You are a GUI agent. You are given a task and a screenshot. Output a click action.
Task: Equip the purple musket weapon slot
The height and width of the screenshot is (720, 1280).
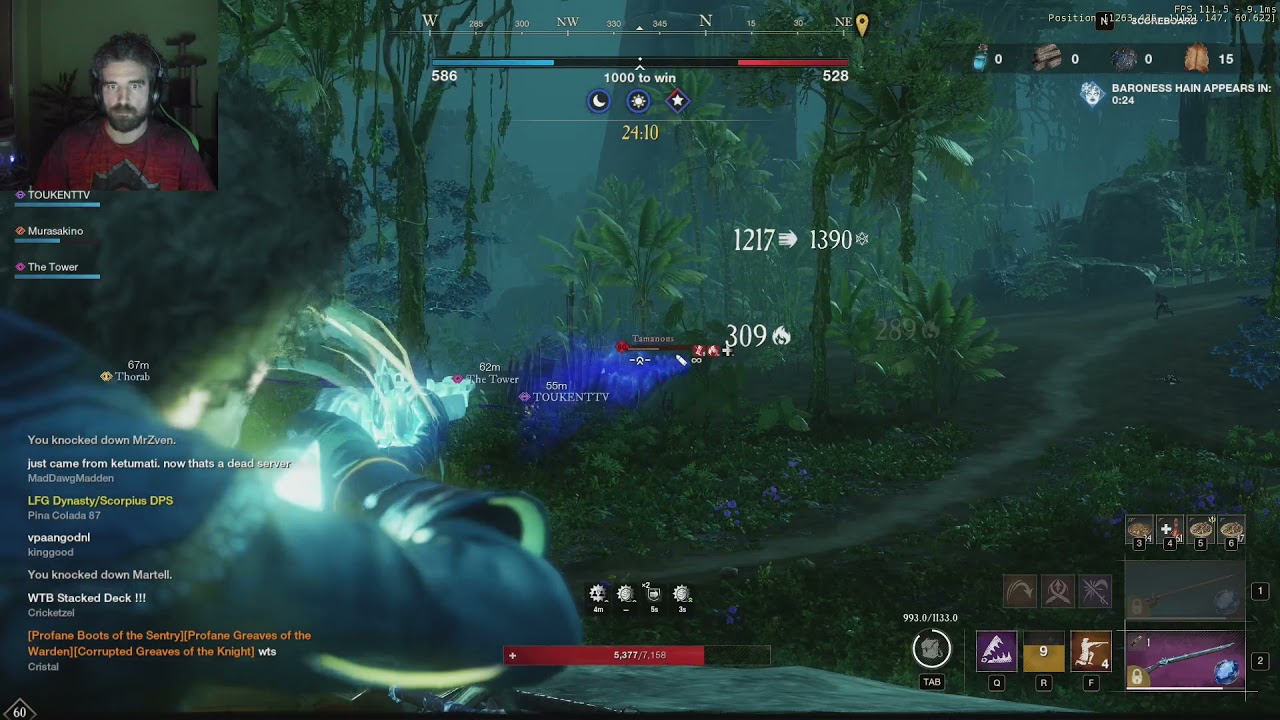[x=1185, y=661]
